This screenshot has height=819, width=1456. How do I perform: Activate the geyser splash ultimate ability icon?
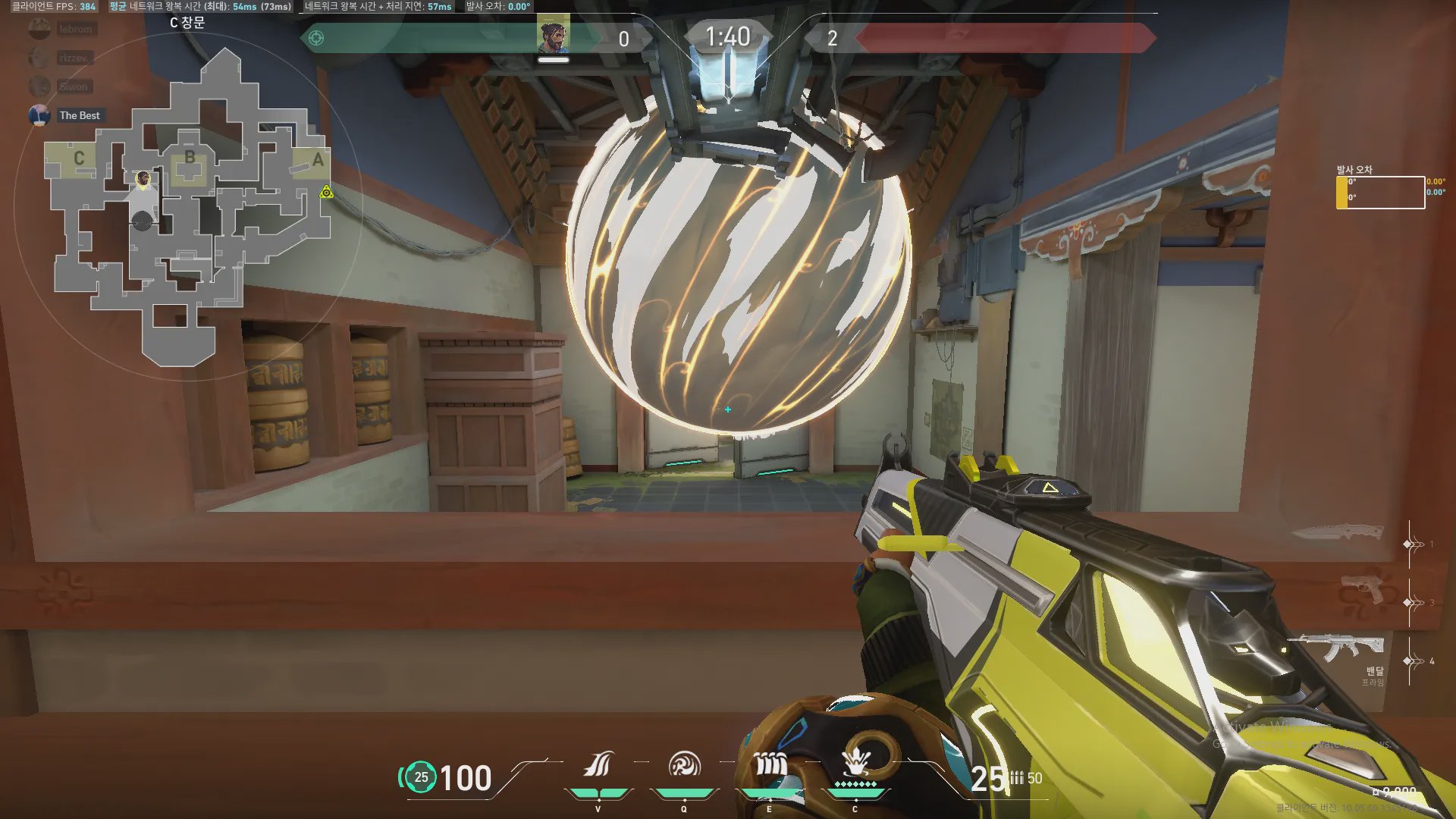855,762
